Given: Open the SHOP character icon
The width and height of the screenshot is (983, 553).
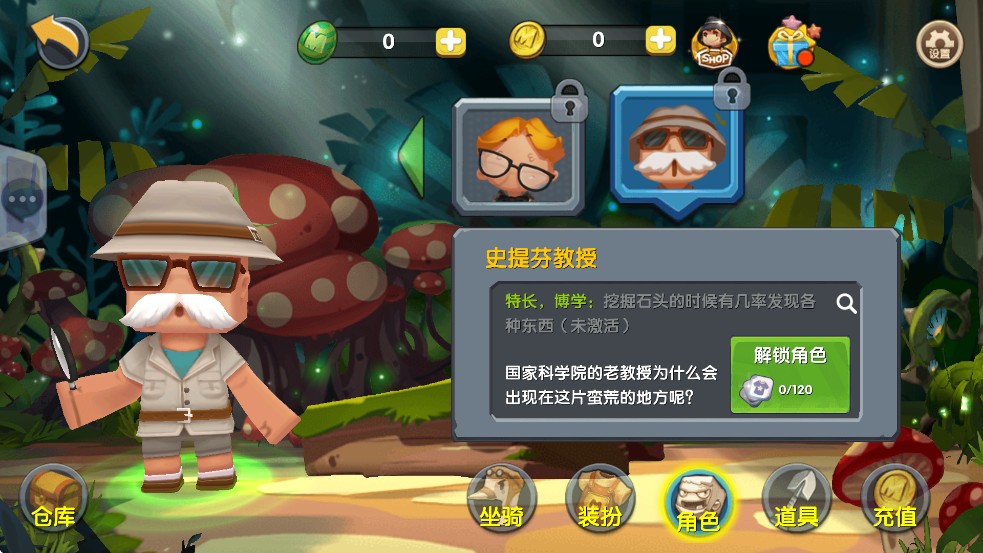Looking at the screenshot, I should point(715,43).
